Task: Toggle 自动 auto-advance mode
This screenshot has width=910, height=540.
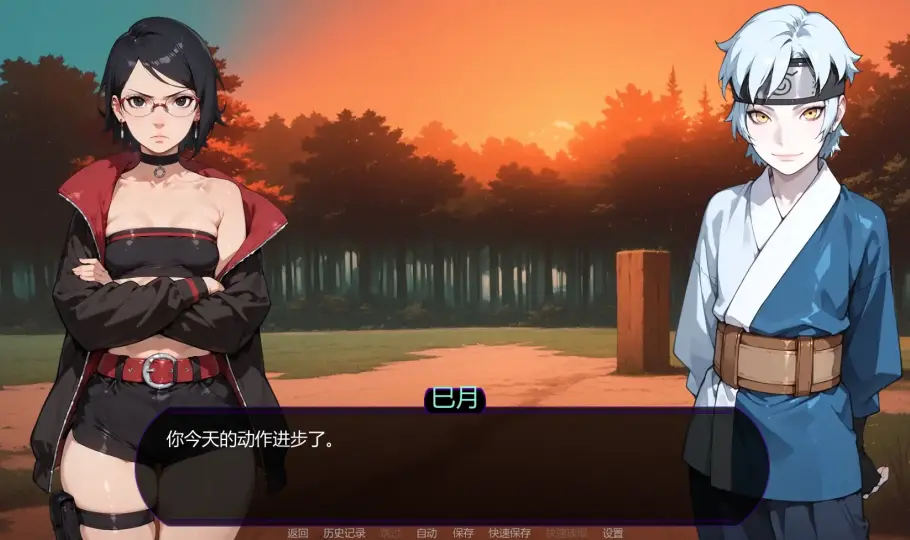Action: (x=427, y=533)
